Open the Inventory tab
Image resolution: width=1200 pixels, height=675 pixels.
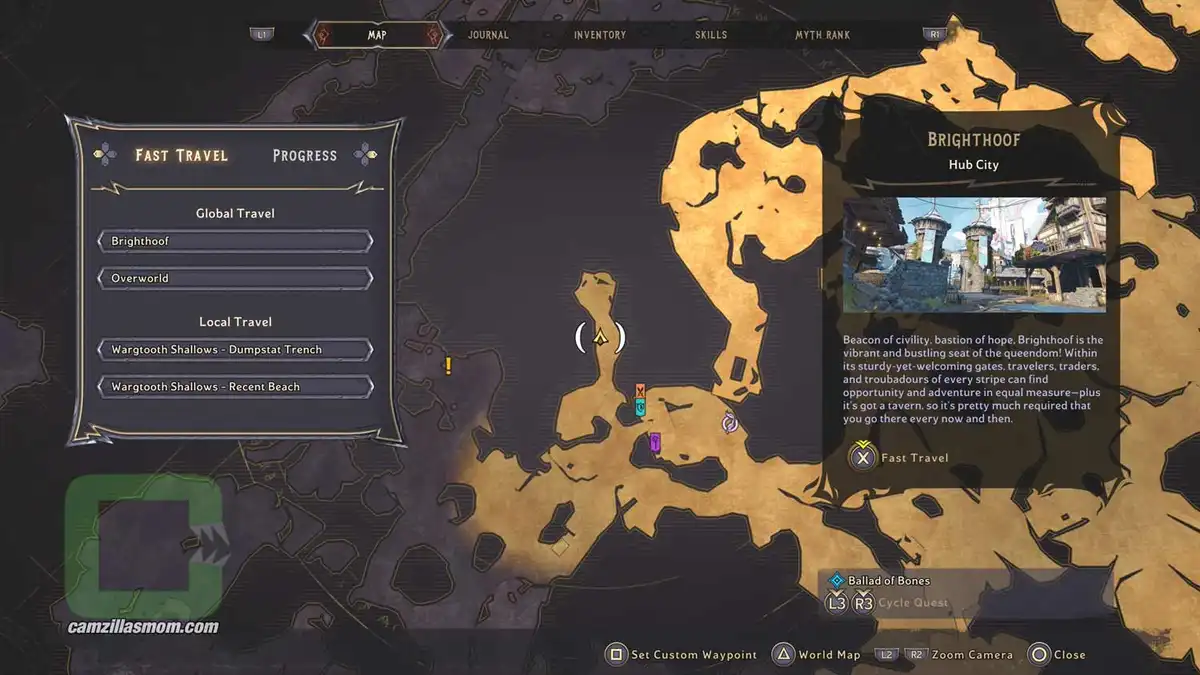[600, 35]
